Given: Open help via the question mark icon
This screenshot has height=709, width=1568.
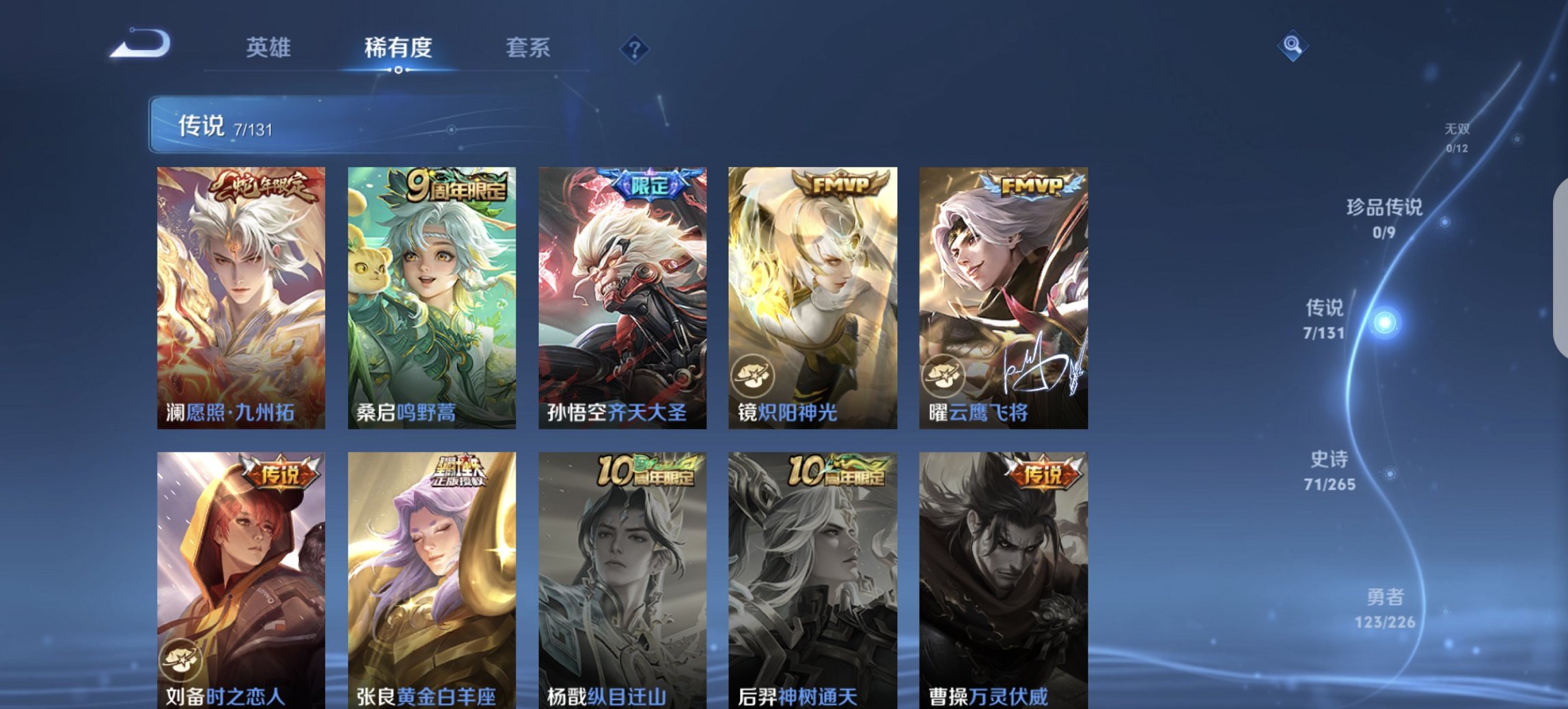Looking at the screenshot, I should pos(634,48).
